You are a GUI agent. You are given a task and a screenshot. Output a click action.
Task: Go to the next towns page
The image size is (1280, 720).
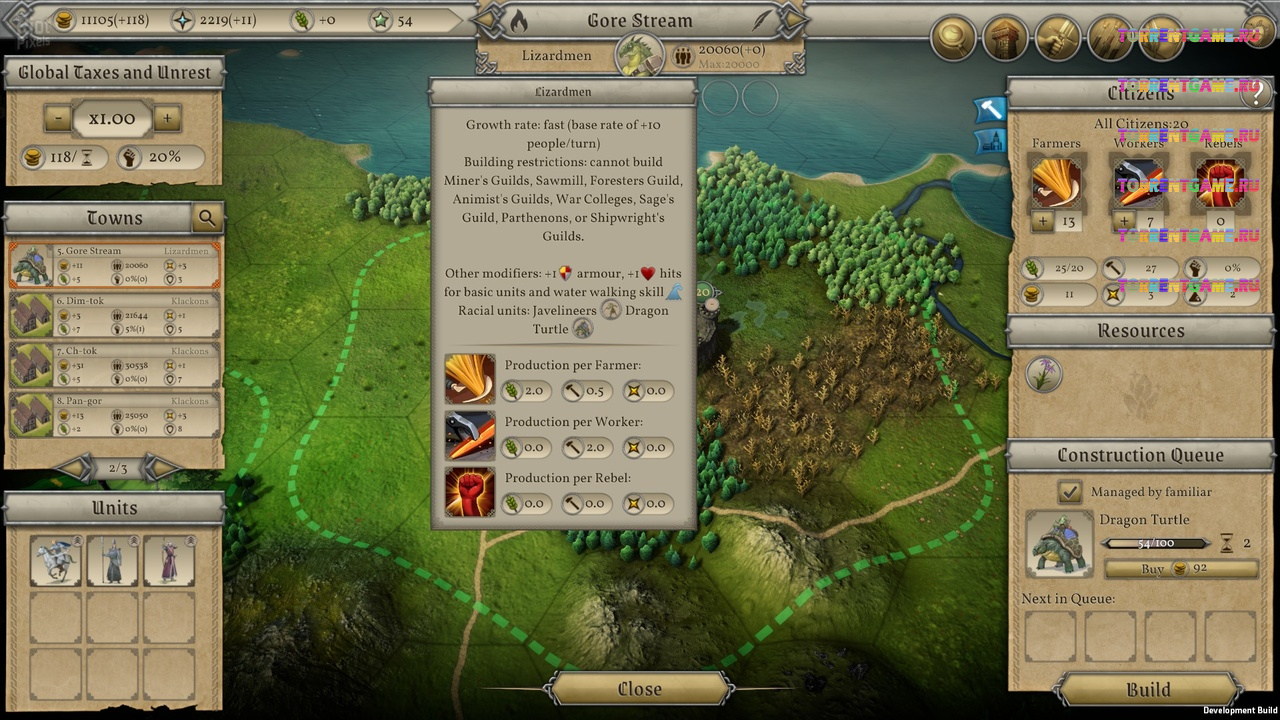point(160,468)
